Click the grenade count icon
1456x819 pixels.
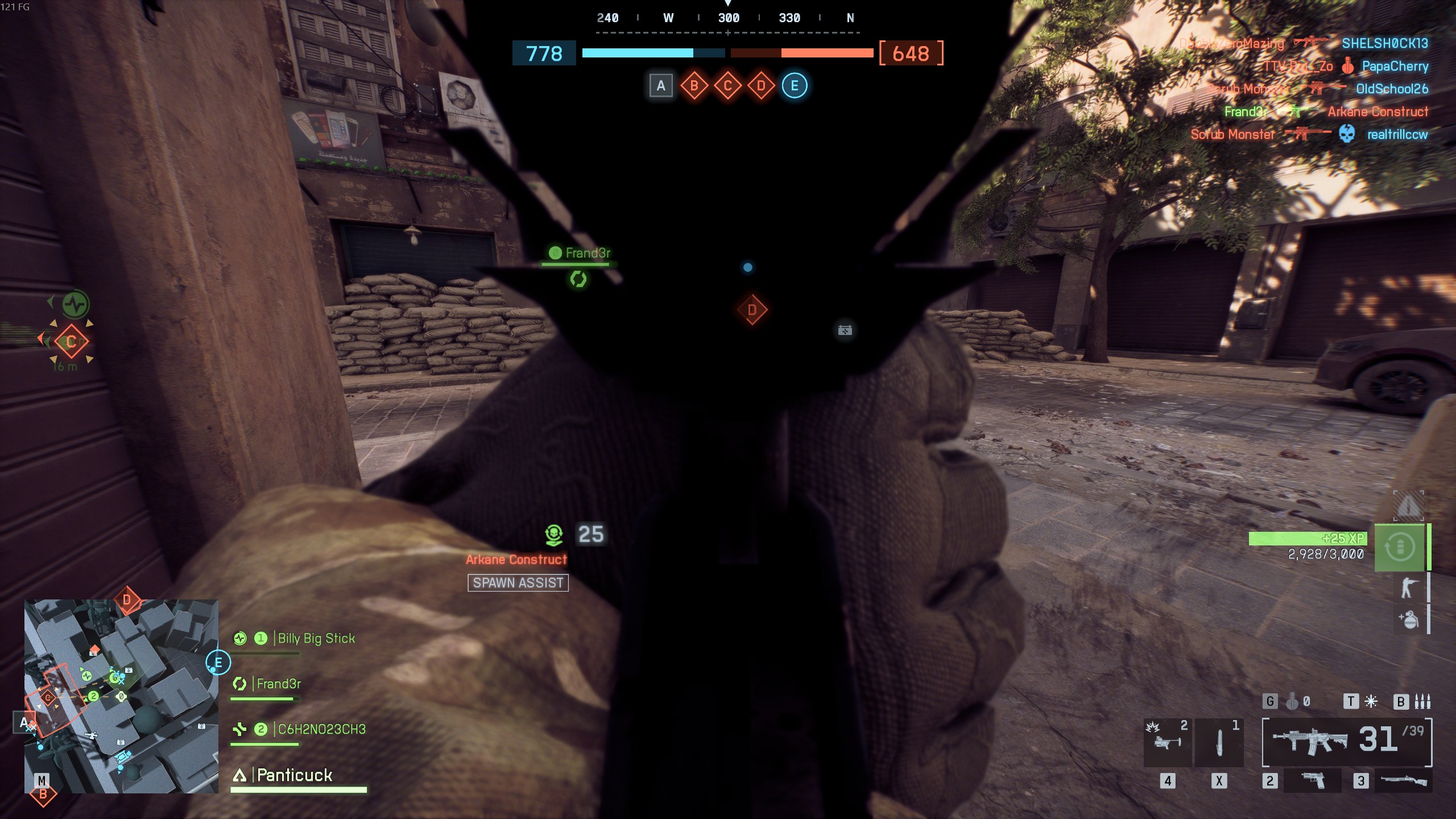(x=1293, y=702)
